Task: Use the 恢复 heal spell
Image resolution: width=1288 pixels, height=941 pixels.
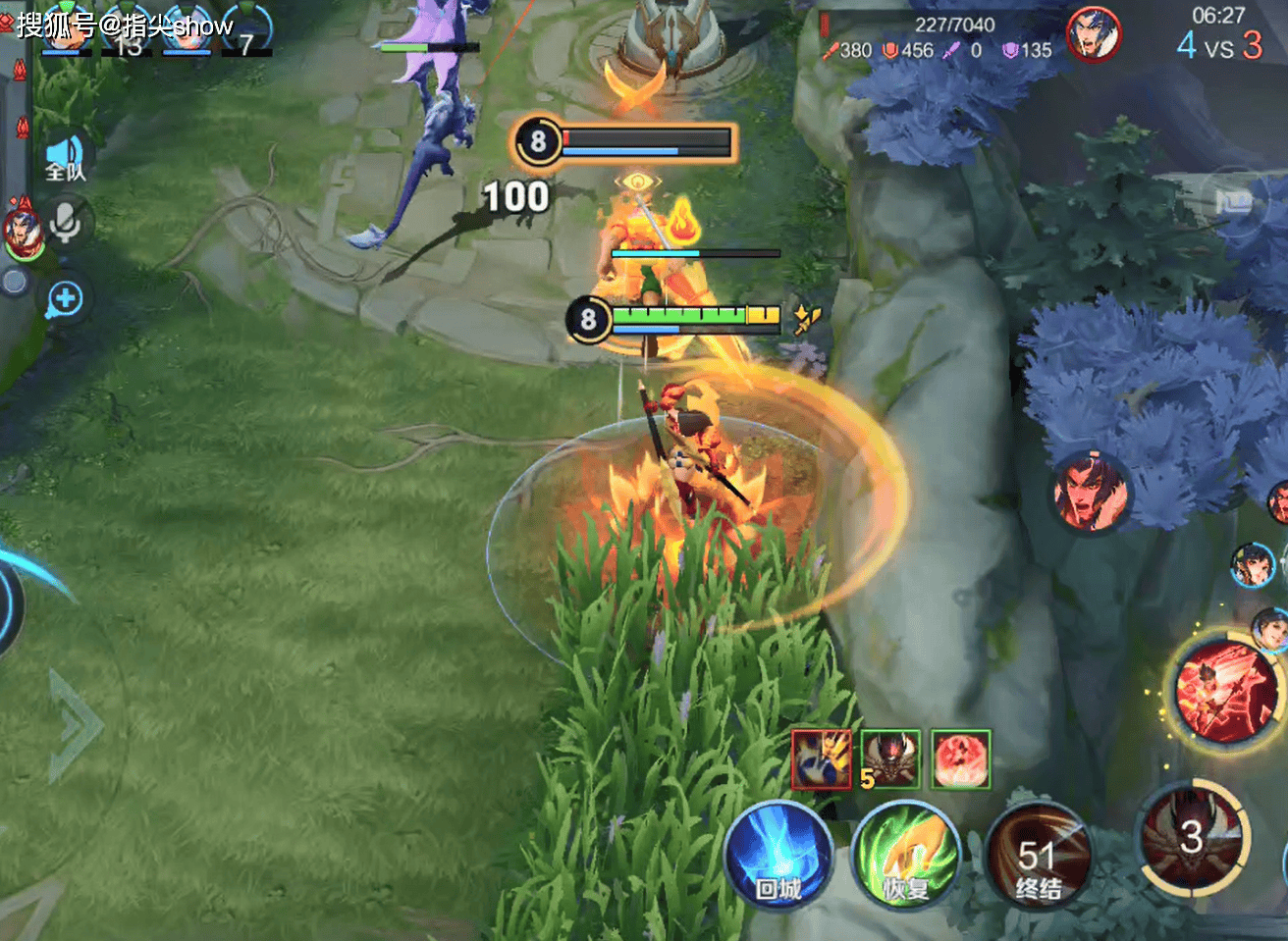Action: (904, 856)
